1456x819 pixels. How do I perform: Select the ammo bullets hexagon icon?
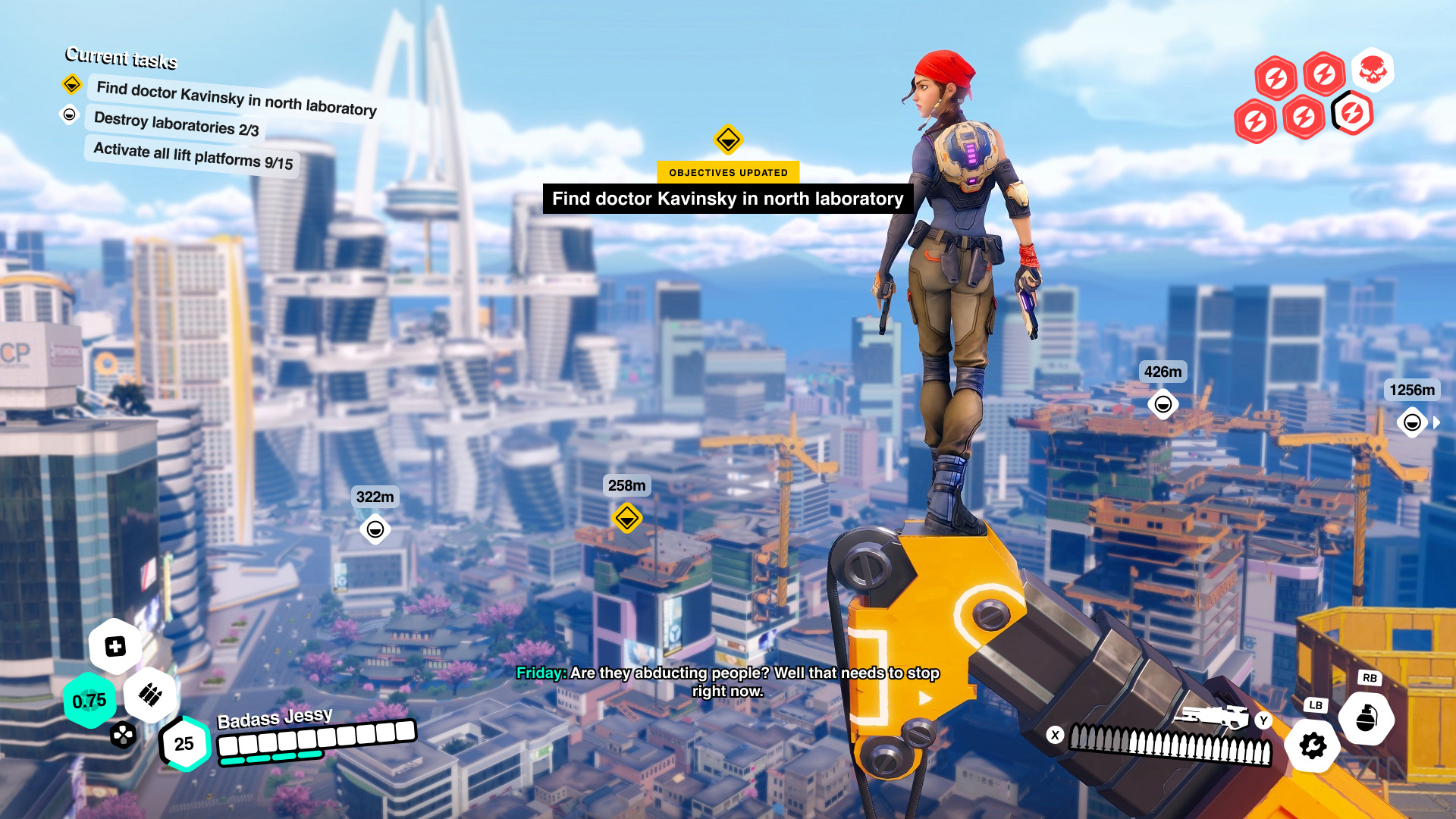click(150, 695)
